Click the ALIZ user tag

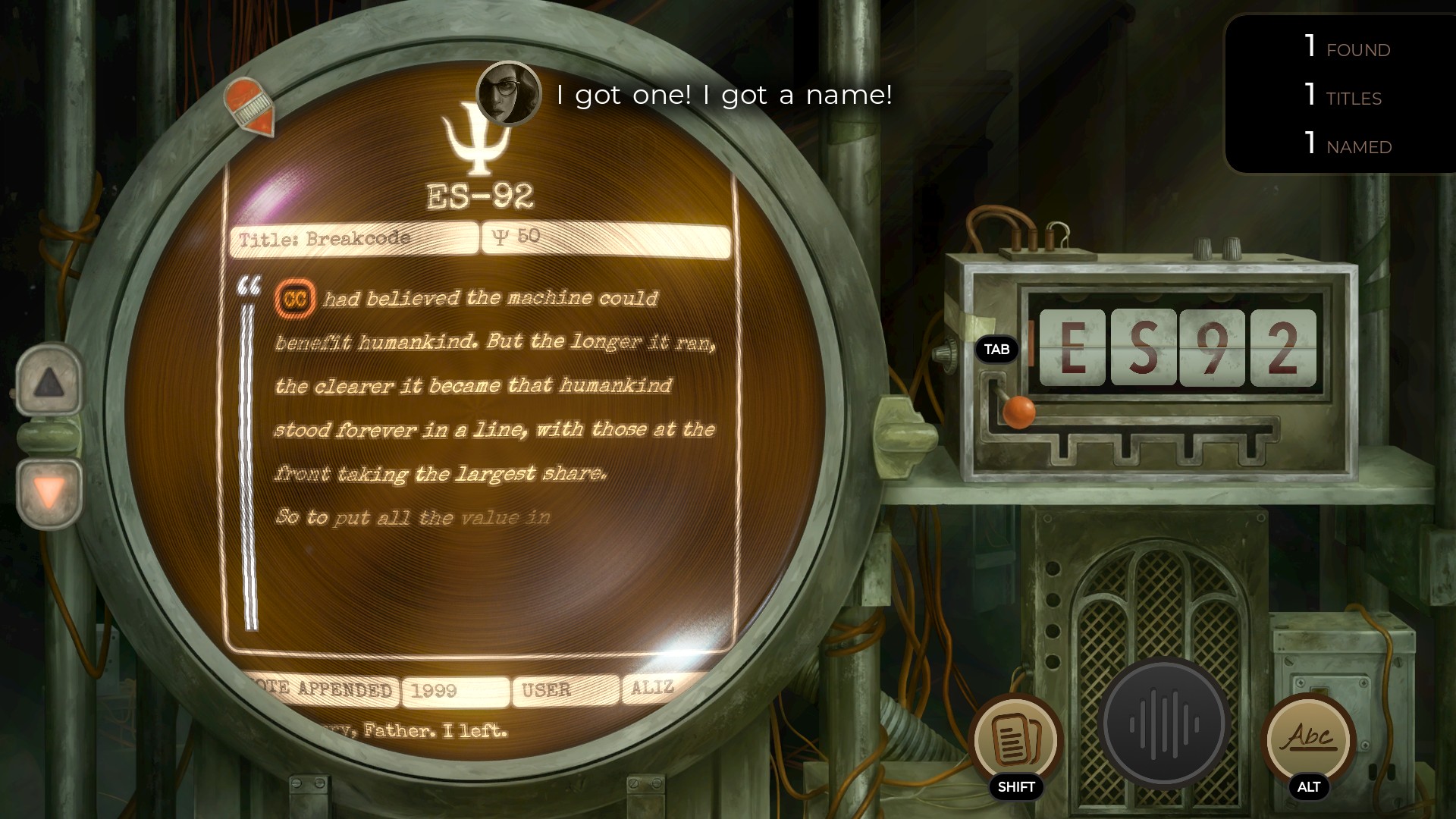652,689
